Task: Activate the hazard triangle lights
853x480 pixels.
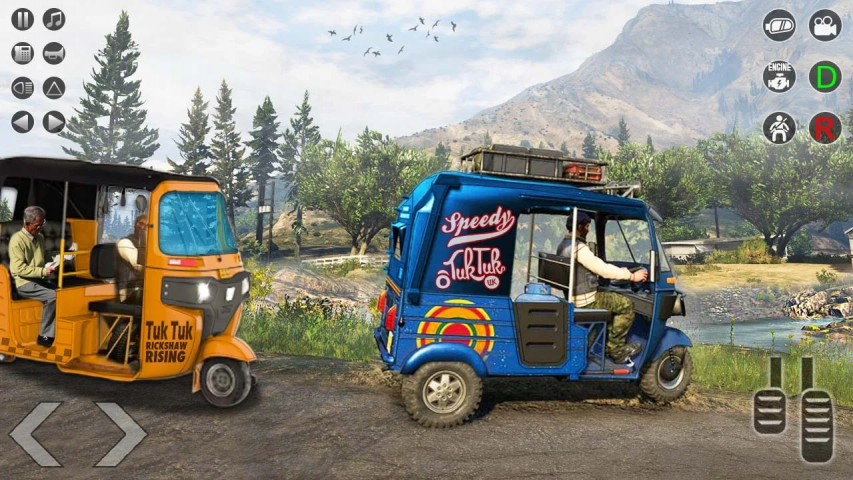Action: point(54,88)
